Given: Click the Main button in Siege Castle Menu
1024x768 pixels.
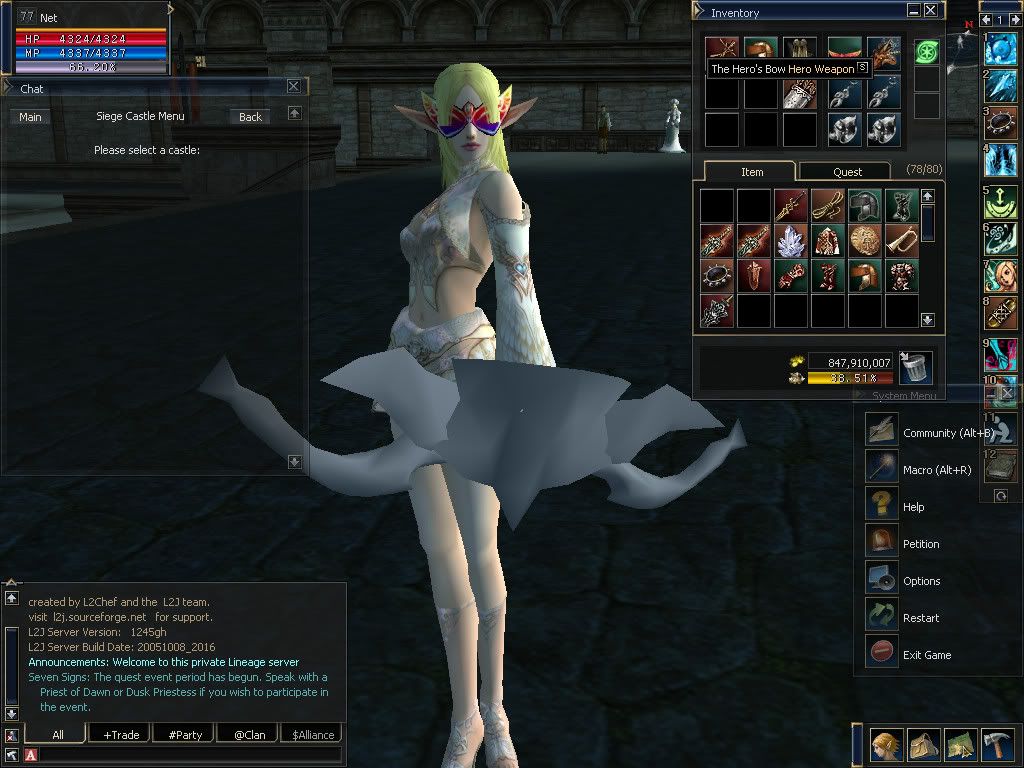Looking at the screenshot, I should [31, 117].
